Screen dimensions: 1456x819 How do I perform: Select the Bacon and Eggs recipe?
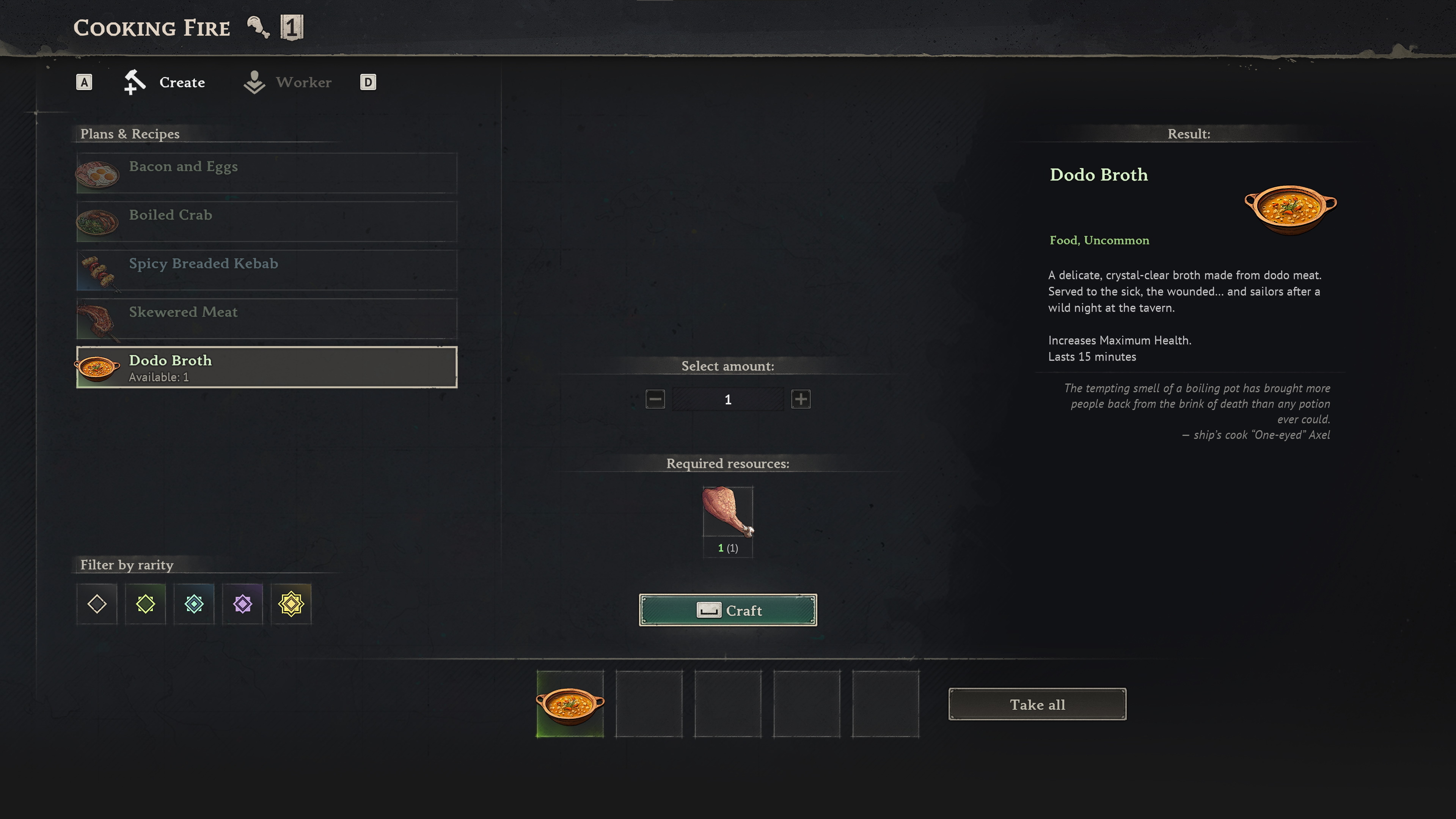(267, 172)
